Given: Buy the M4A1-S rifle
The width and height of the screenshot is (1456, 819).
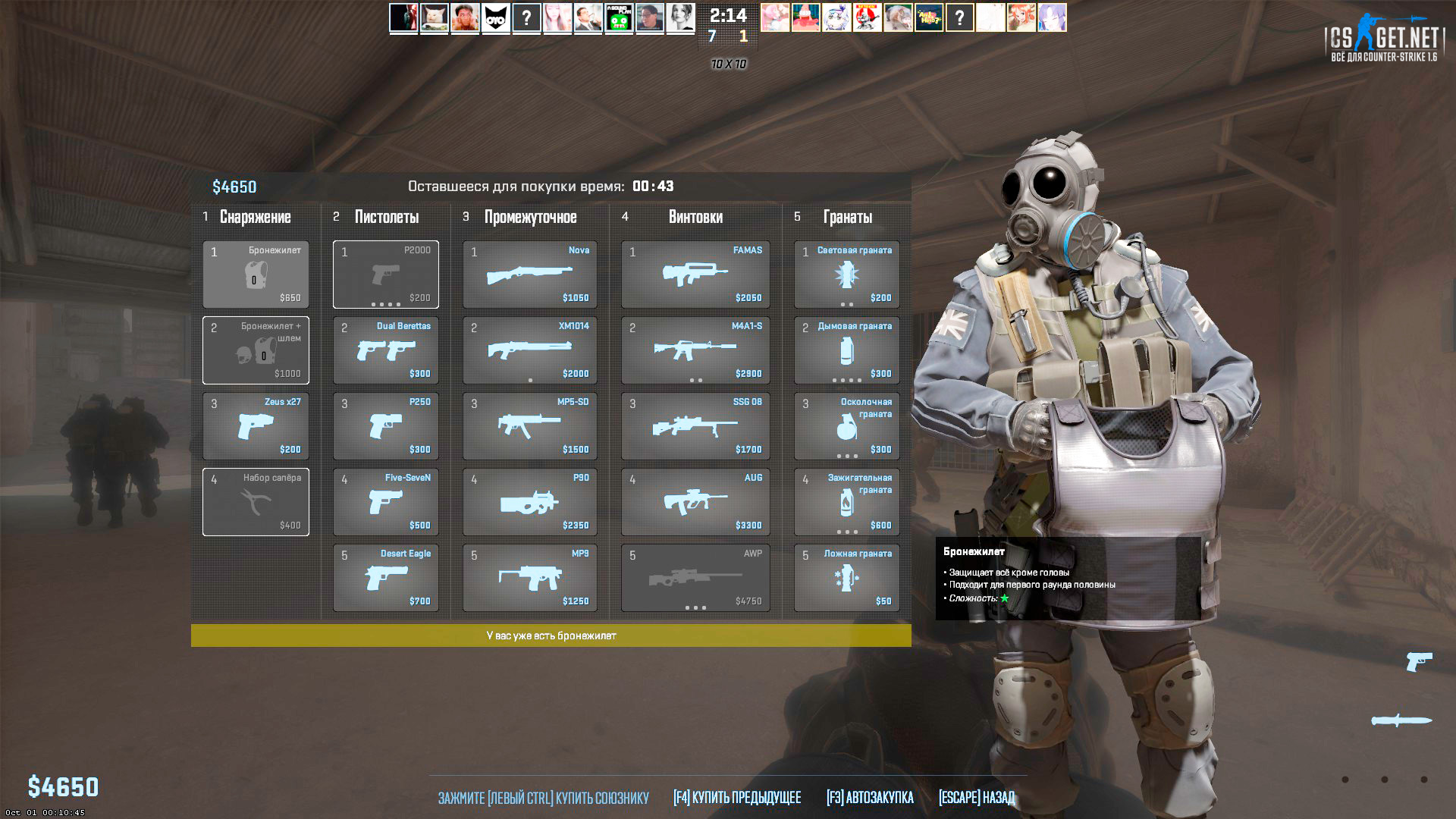Looking at the screenshot, I should (x=695, y=350).
